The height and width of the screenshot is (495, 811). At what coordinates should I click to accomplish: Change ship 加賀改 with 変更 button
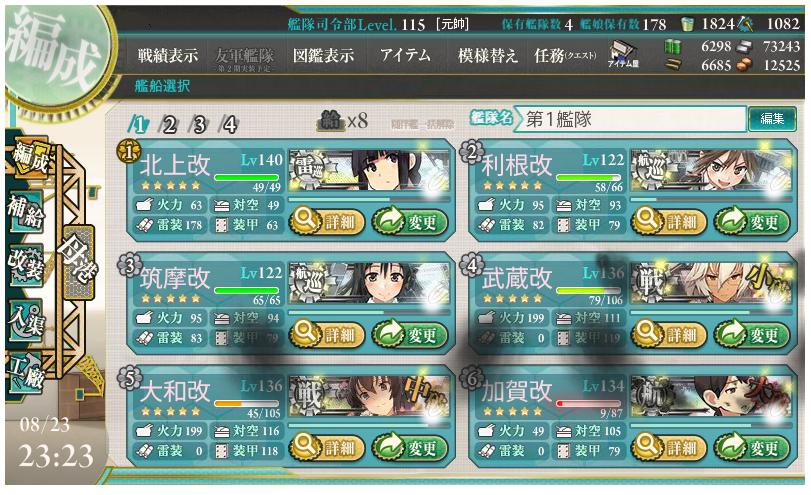(749, 447)
